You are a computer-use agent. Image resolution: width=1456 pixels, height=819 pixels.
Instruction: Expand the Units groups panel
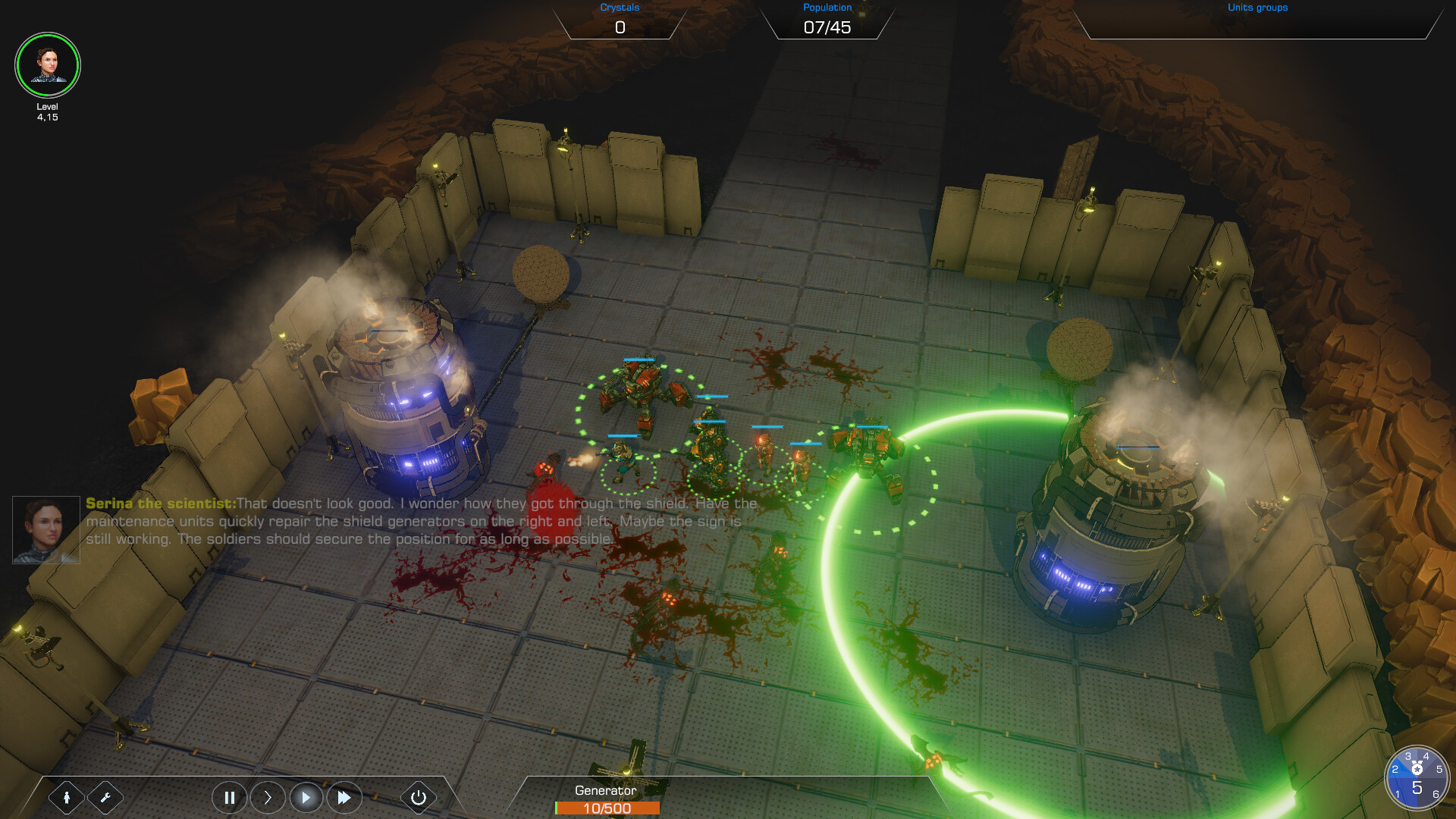(1257, 8)
